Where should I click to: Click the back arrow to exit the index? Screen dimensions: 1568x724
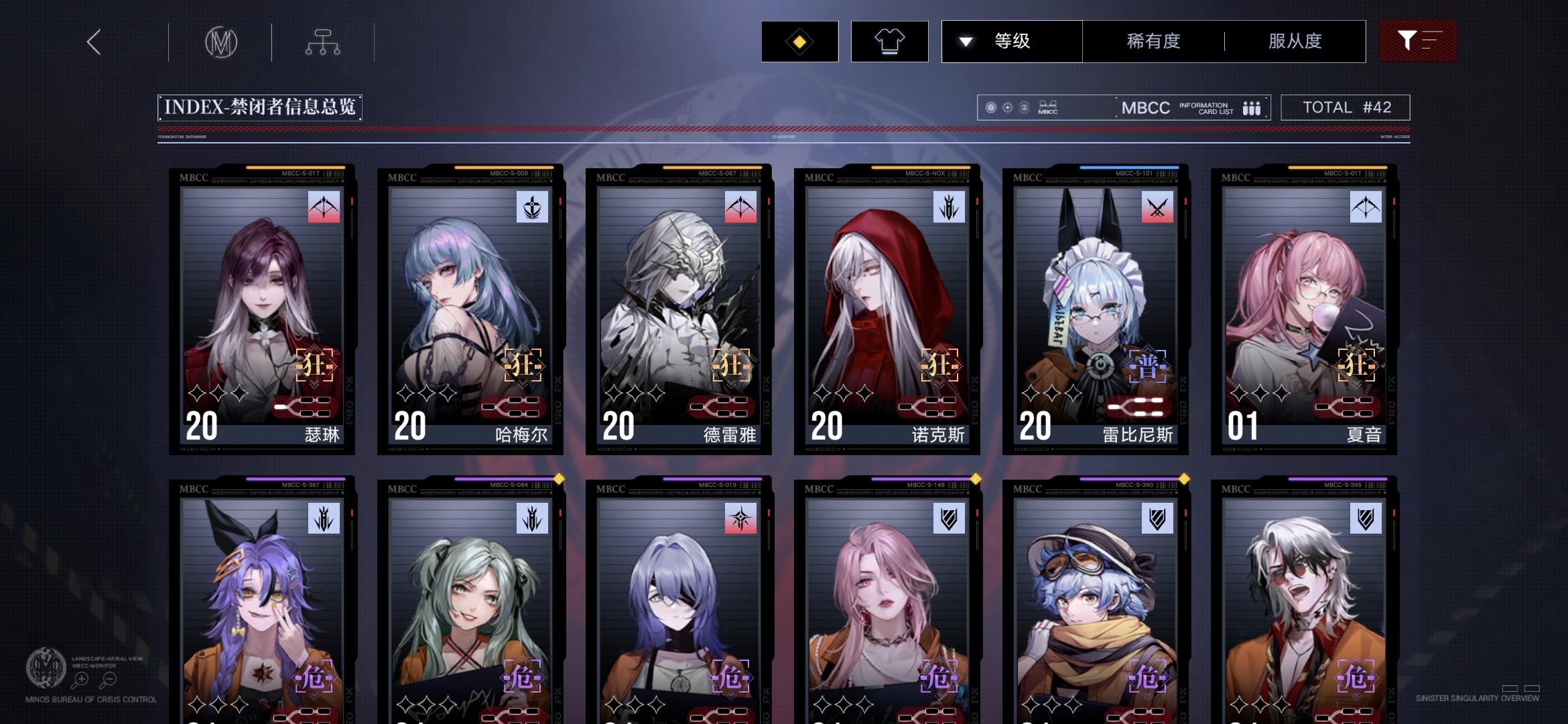click(93, 41)
